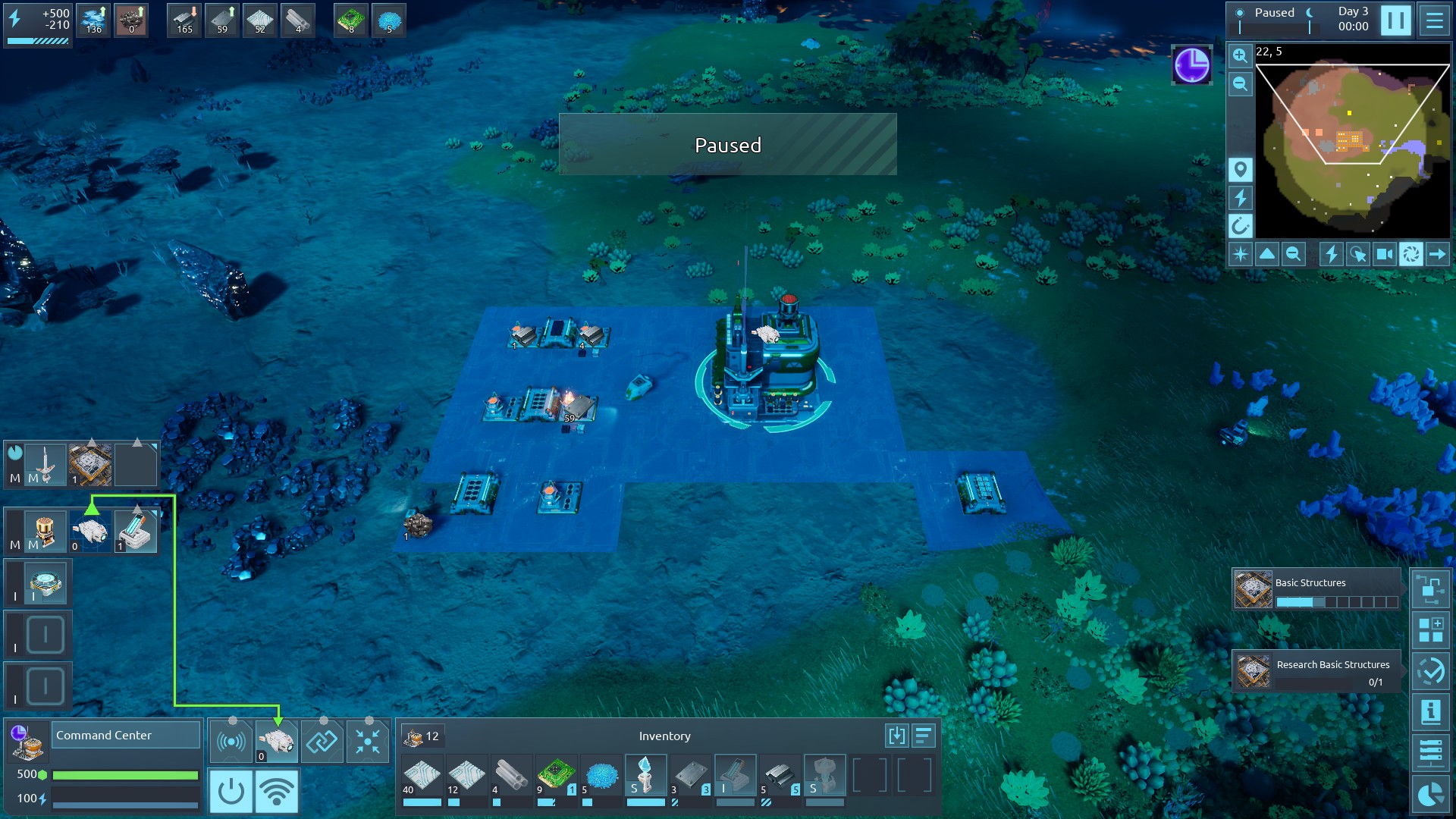
Task: Open the pie chart statistics button
Action: pyautogui.click(x=1430, y=794)
